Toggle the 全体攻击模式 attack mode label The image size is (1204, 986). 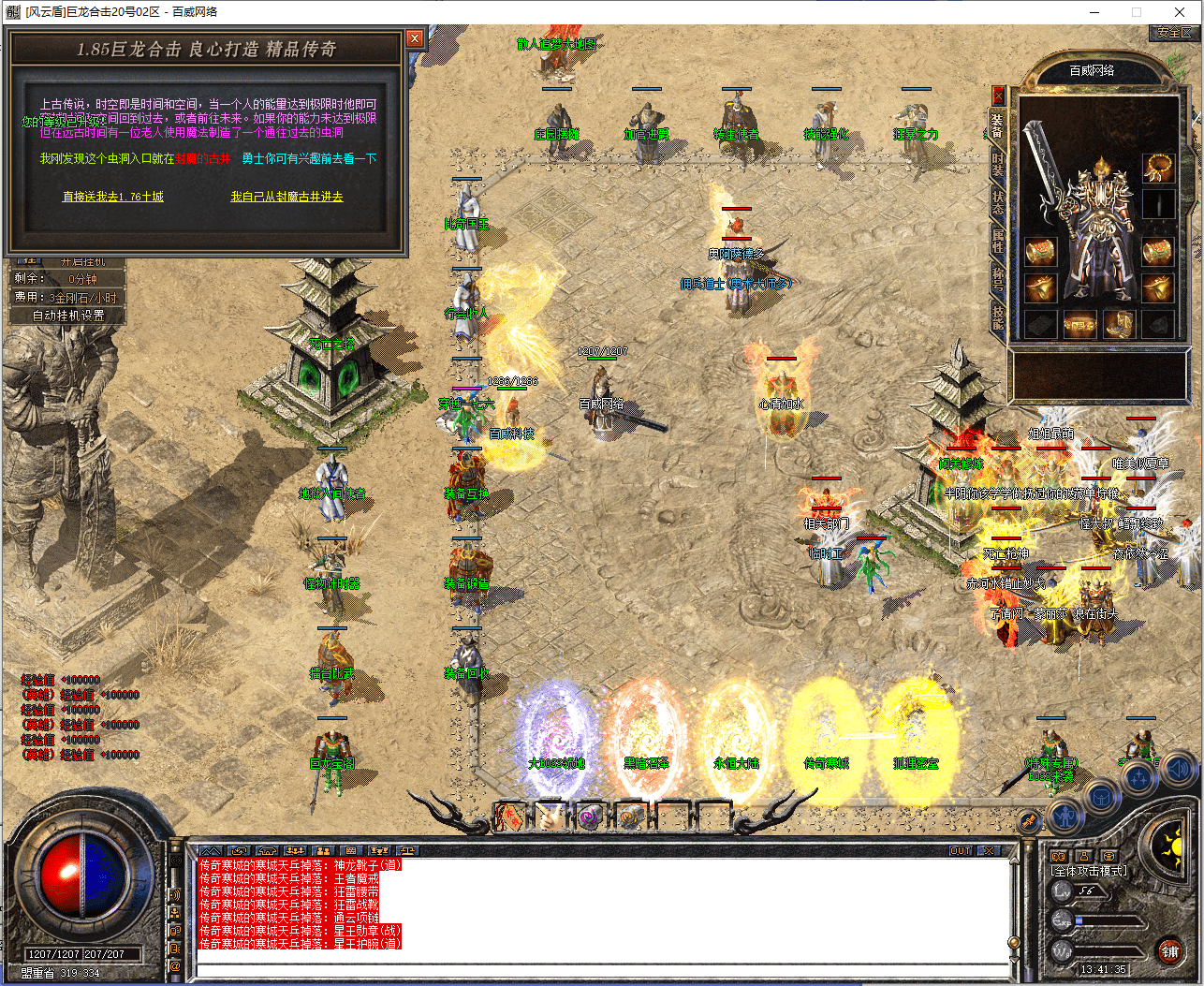tap(1089, 871)
